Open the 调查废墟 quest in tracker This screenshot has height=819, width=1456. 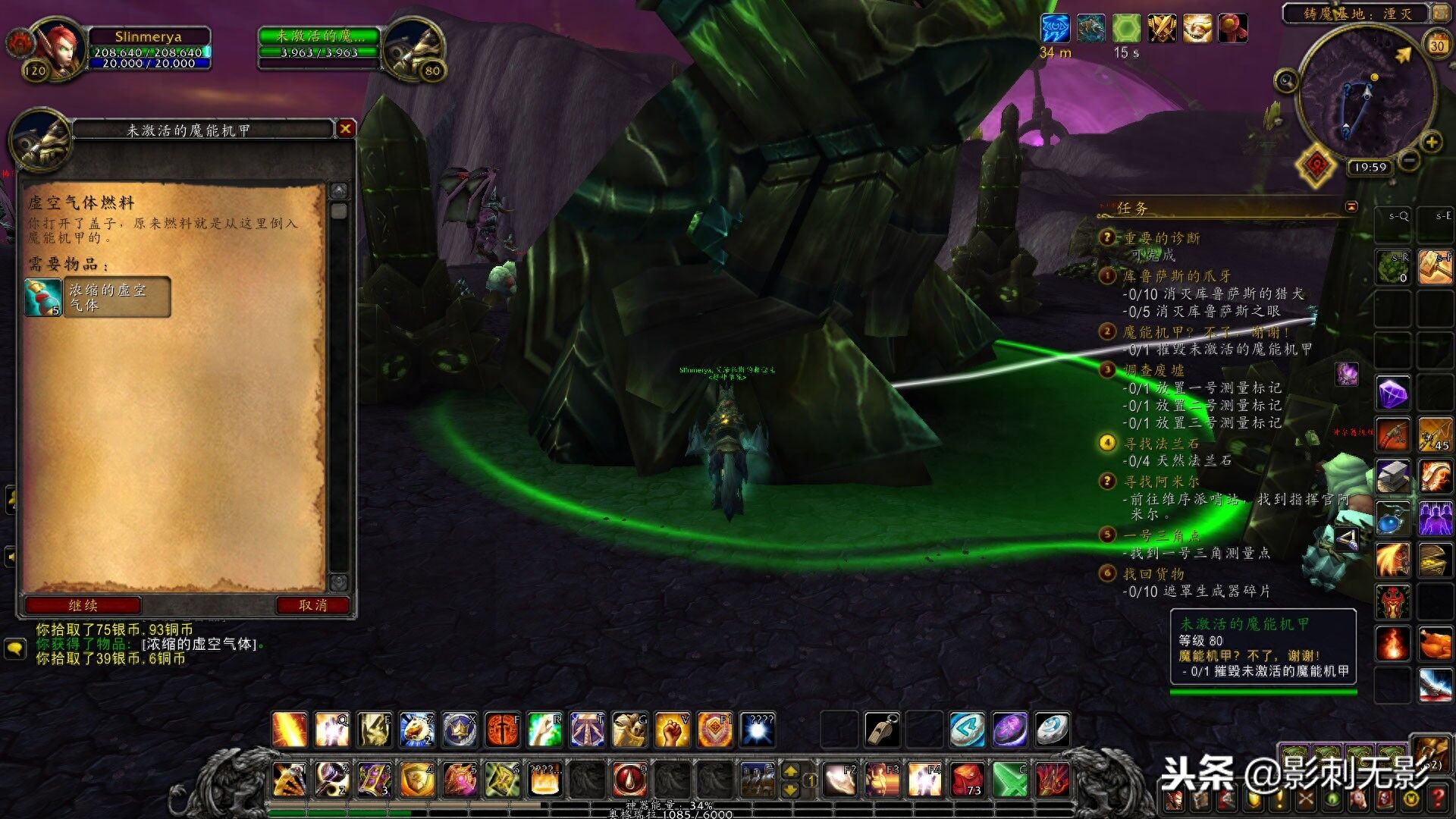[1153, 370]
